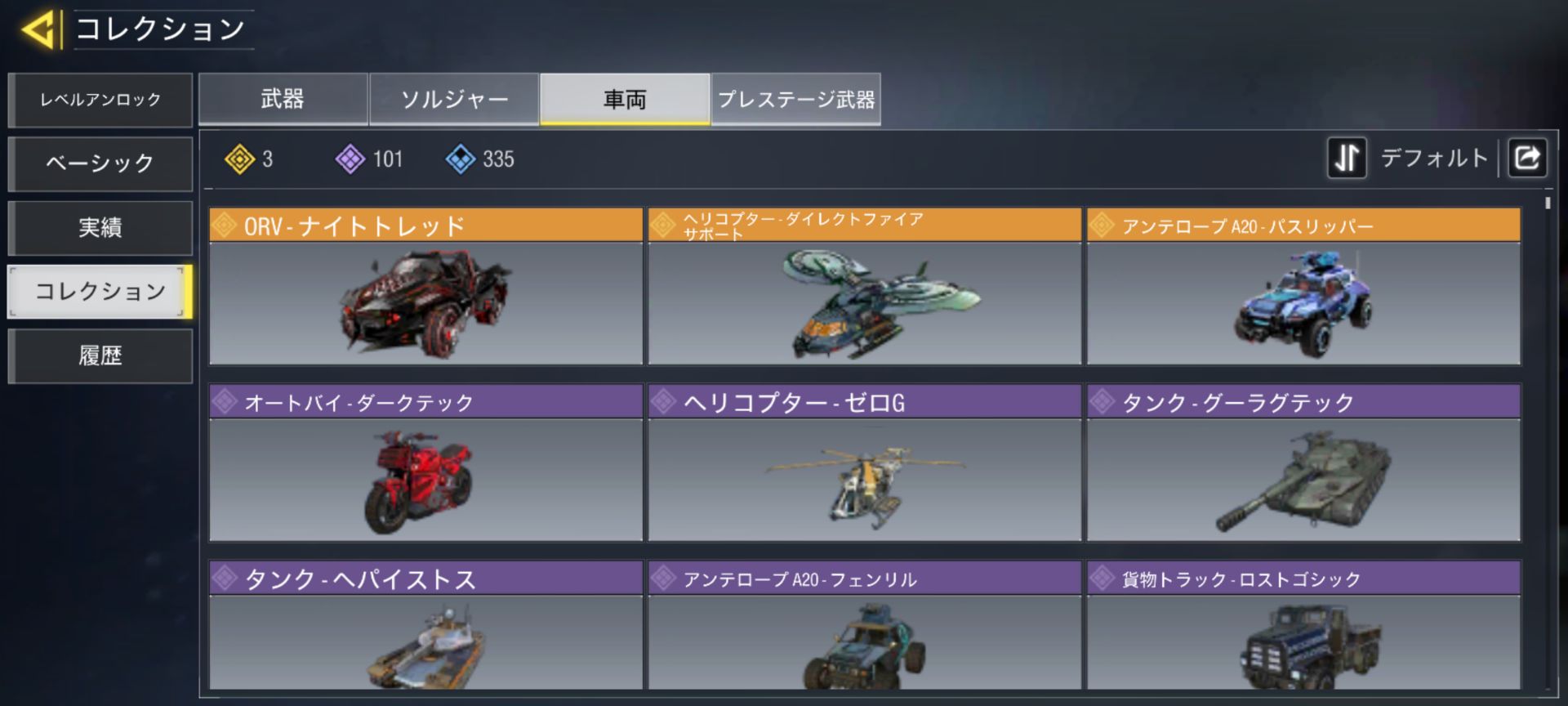Open the デフォルト sort dropdown

pos(1434,157)
